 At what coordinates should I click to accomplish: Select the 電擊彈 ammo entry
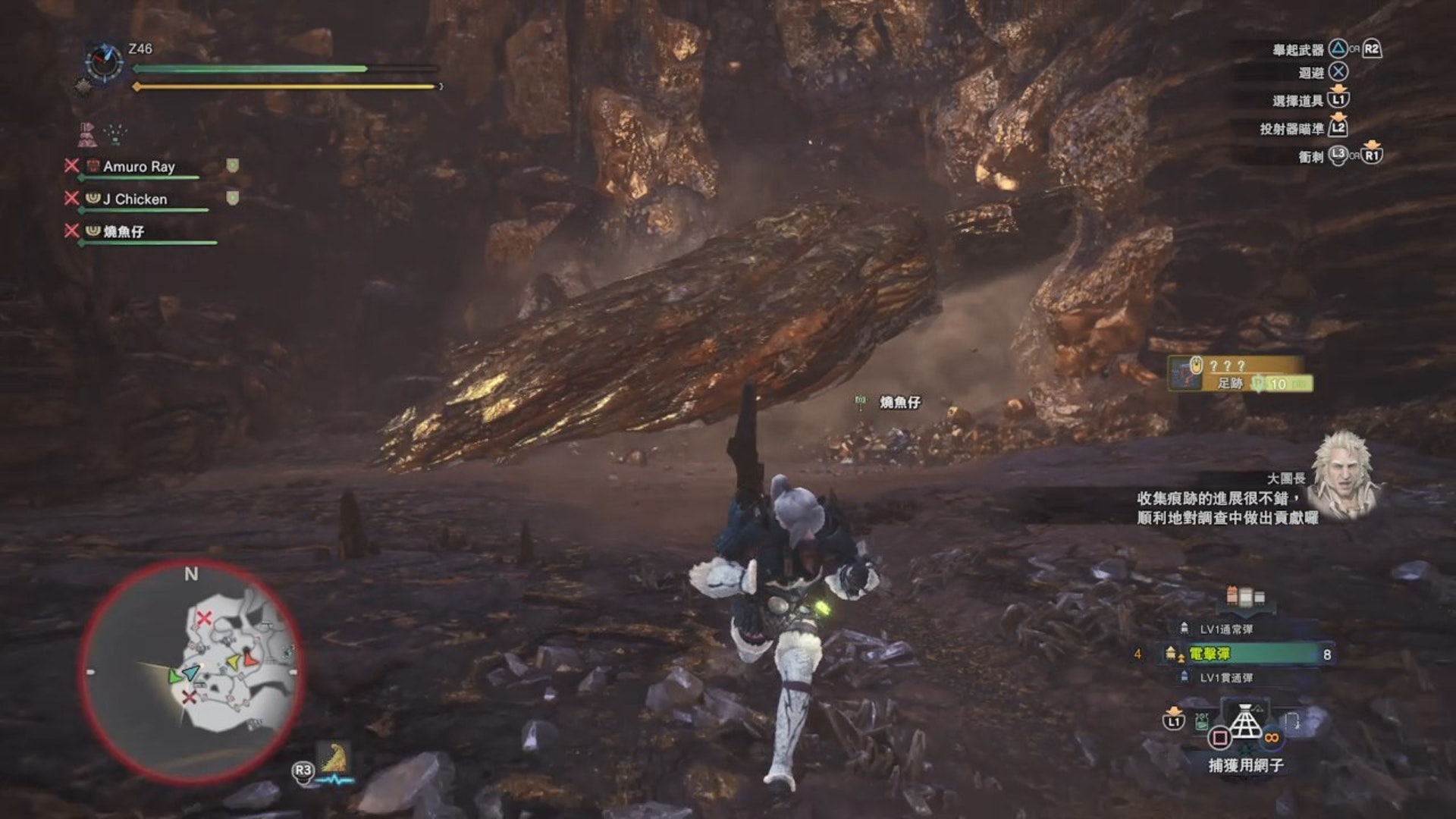click(x=1244, y=654)
